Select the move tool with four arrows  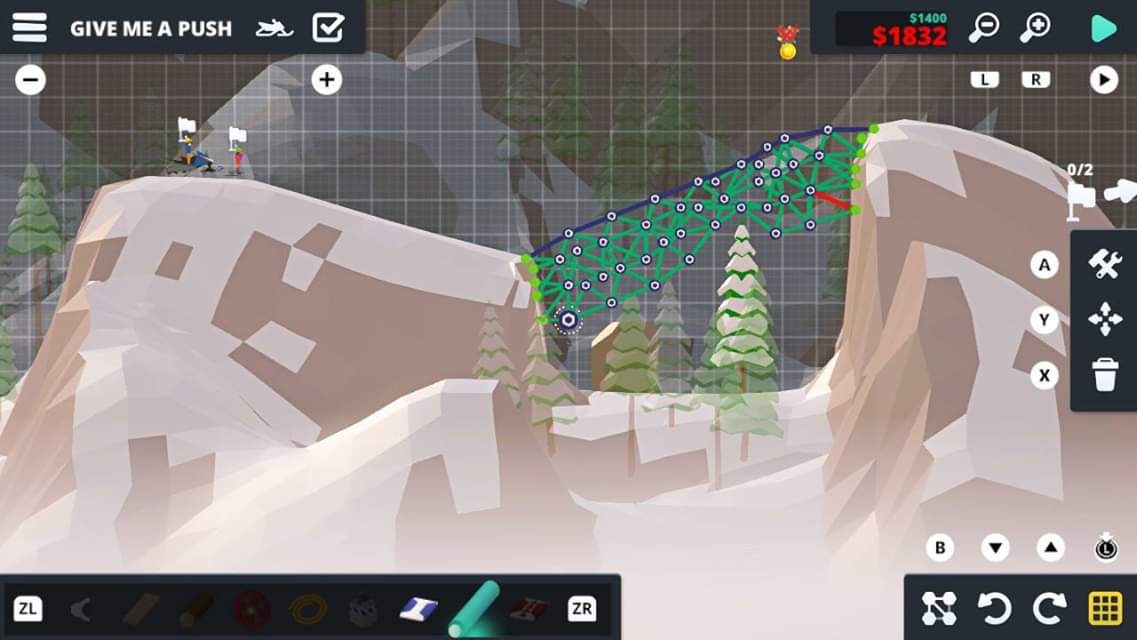click(x=1105, y=320)
